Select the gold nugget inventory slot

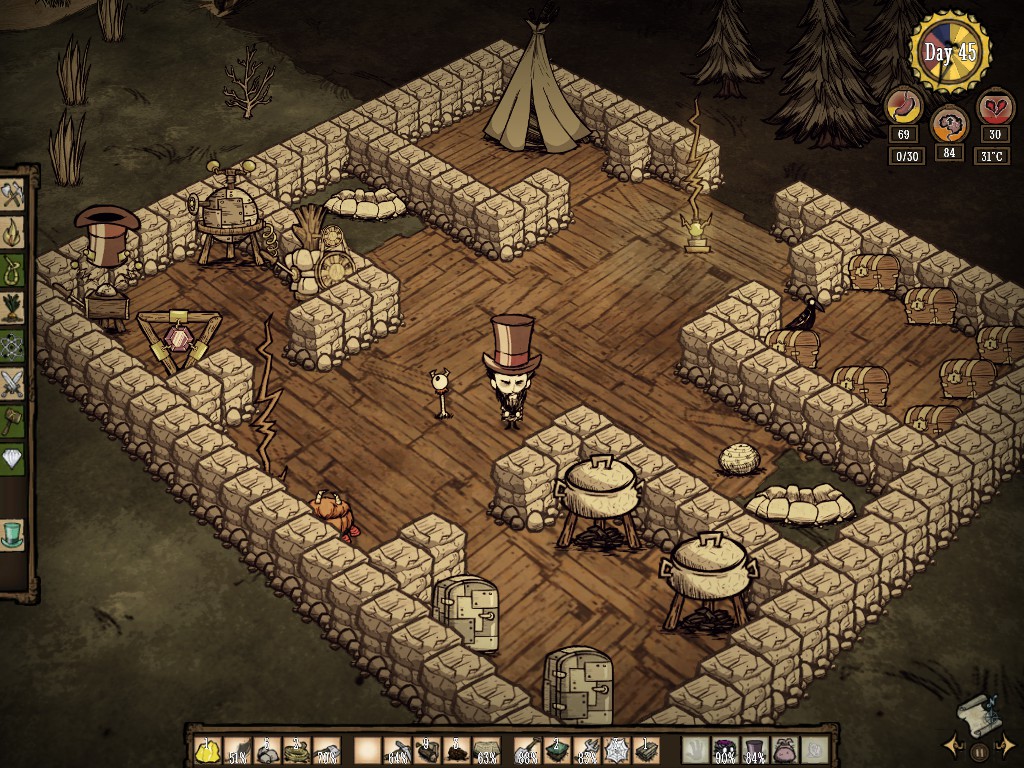[208, 750]
